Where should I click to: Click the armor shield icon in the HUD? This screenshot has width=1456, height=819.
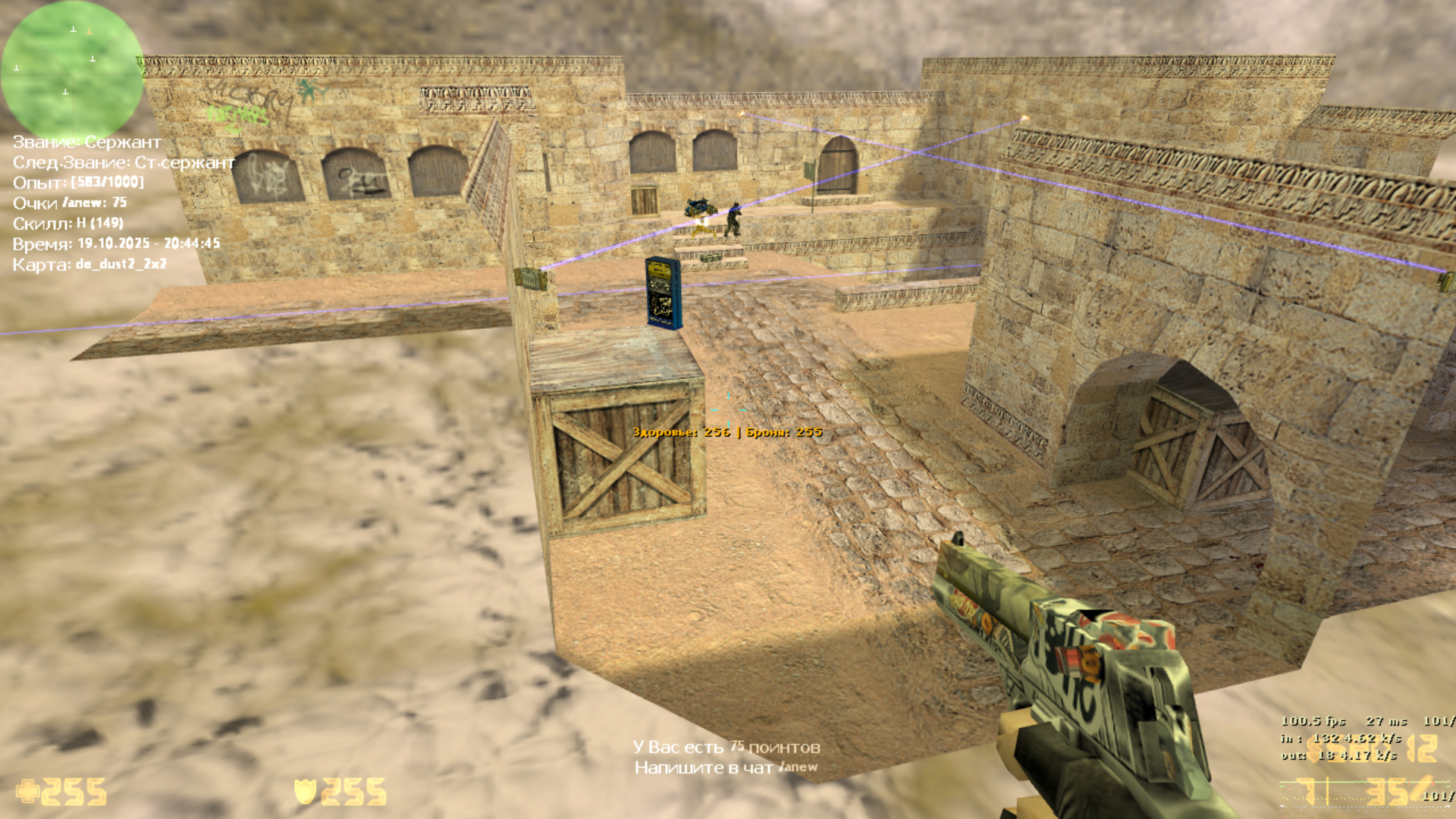[305, 791]
